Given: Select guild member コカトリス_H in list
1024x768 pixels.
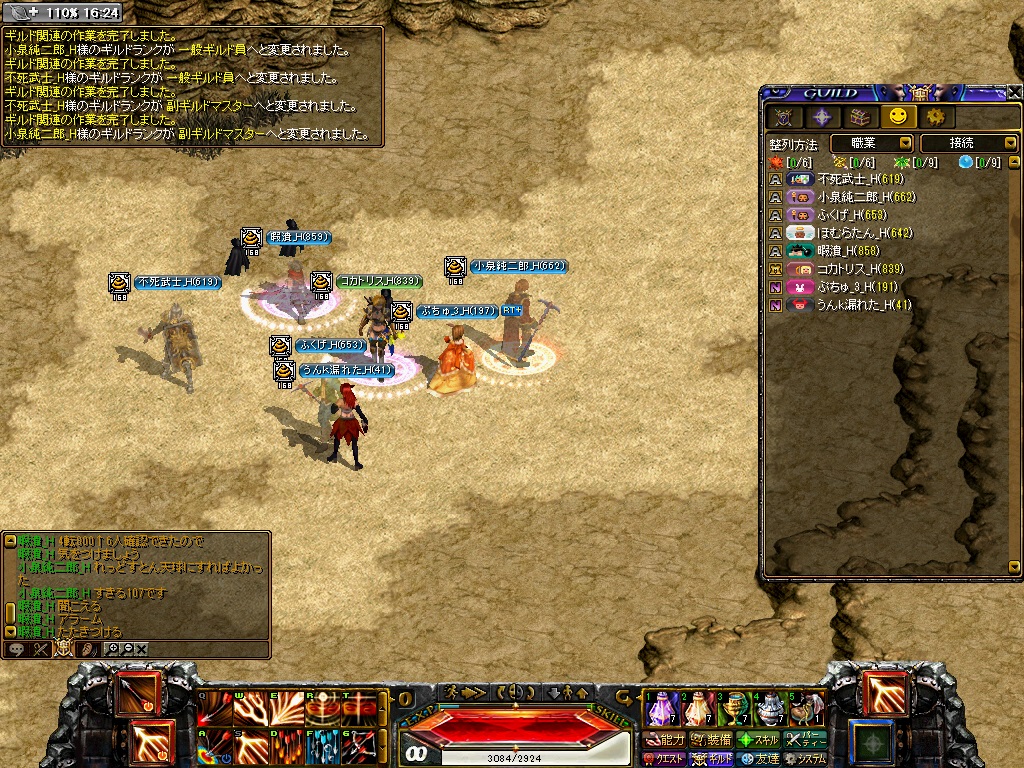Looking at the screenshot, I should click(860, 269).
